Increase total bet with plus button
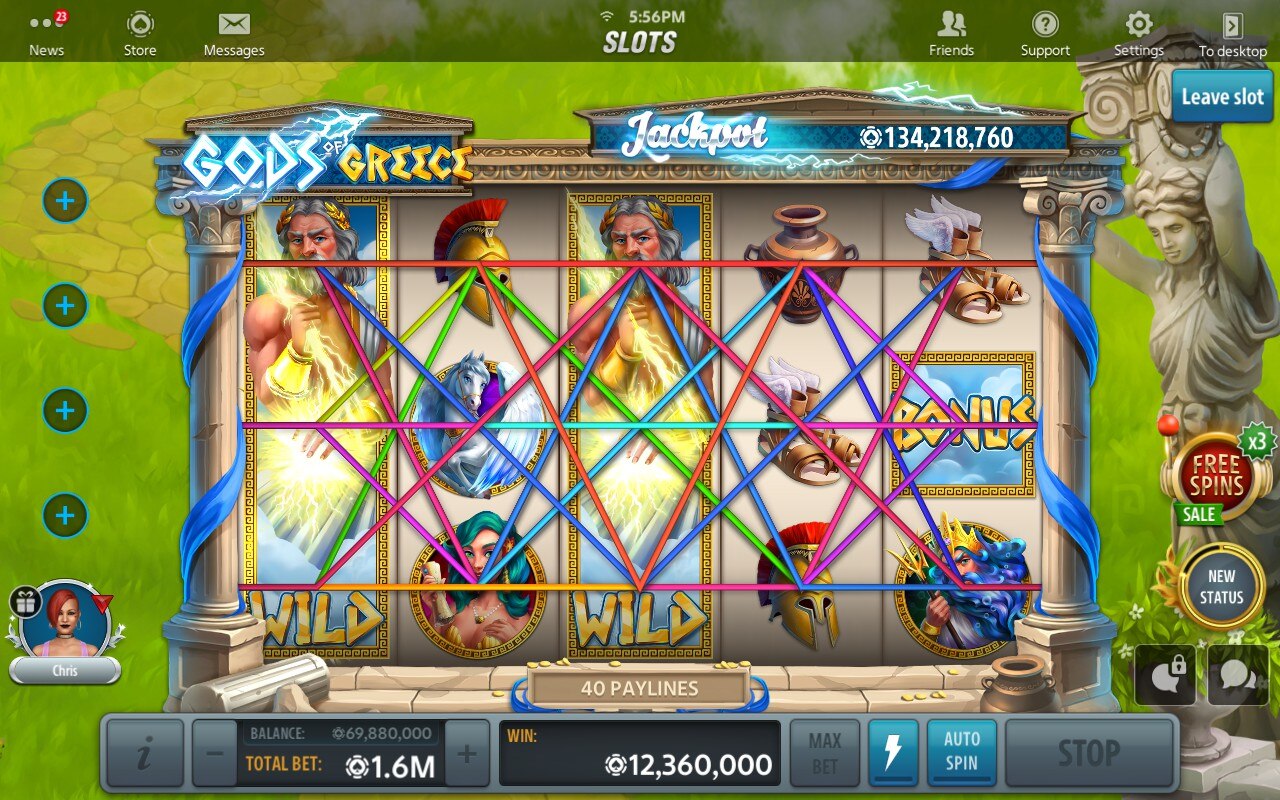 [x=466, y=753]
